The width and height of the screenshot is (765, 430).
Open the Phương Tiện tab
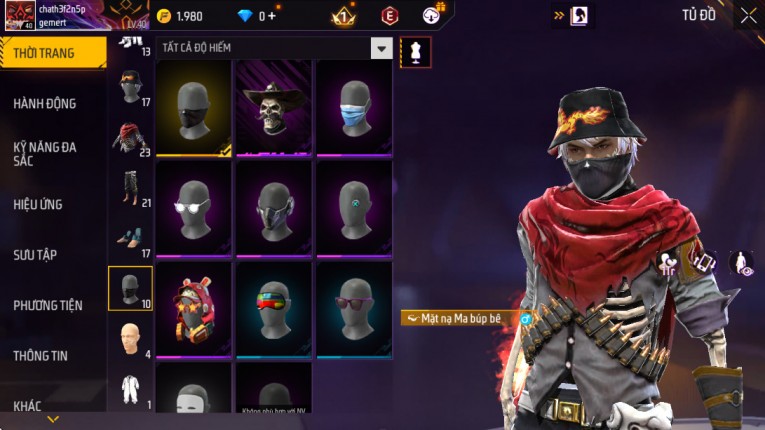(48, 305)
